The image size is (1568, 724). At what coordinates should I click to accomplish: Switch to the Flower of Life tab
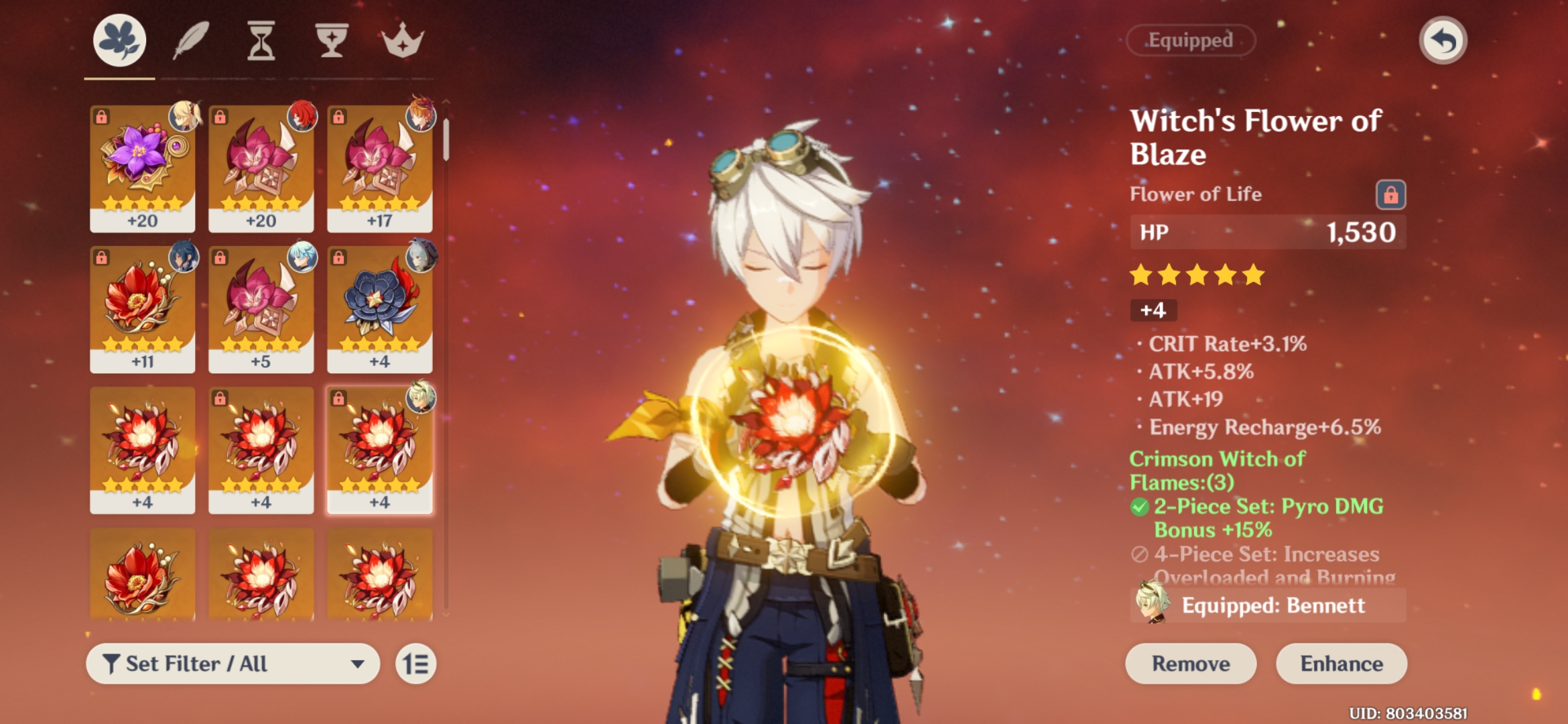pos(119,40)
